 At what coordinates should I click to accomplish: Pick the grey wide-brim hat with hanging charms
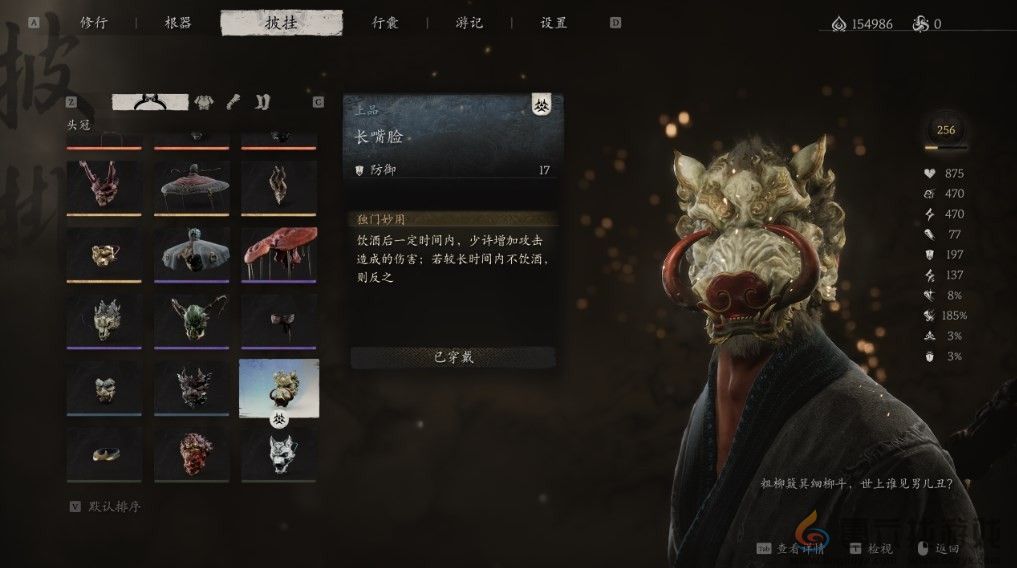193,252
